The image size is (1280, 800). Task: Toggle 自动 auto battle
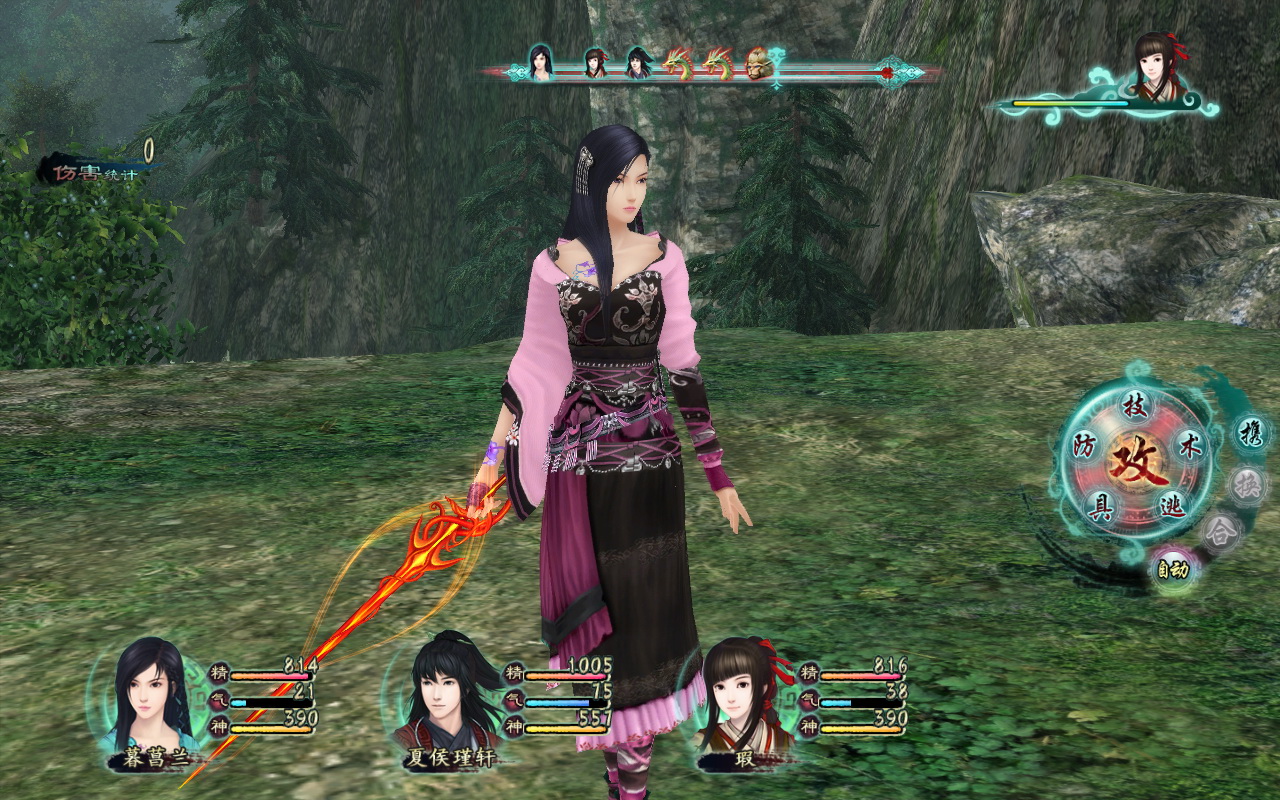(1172, 571)
